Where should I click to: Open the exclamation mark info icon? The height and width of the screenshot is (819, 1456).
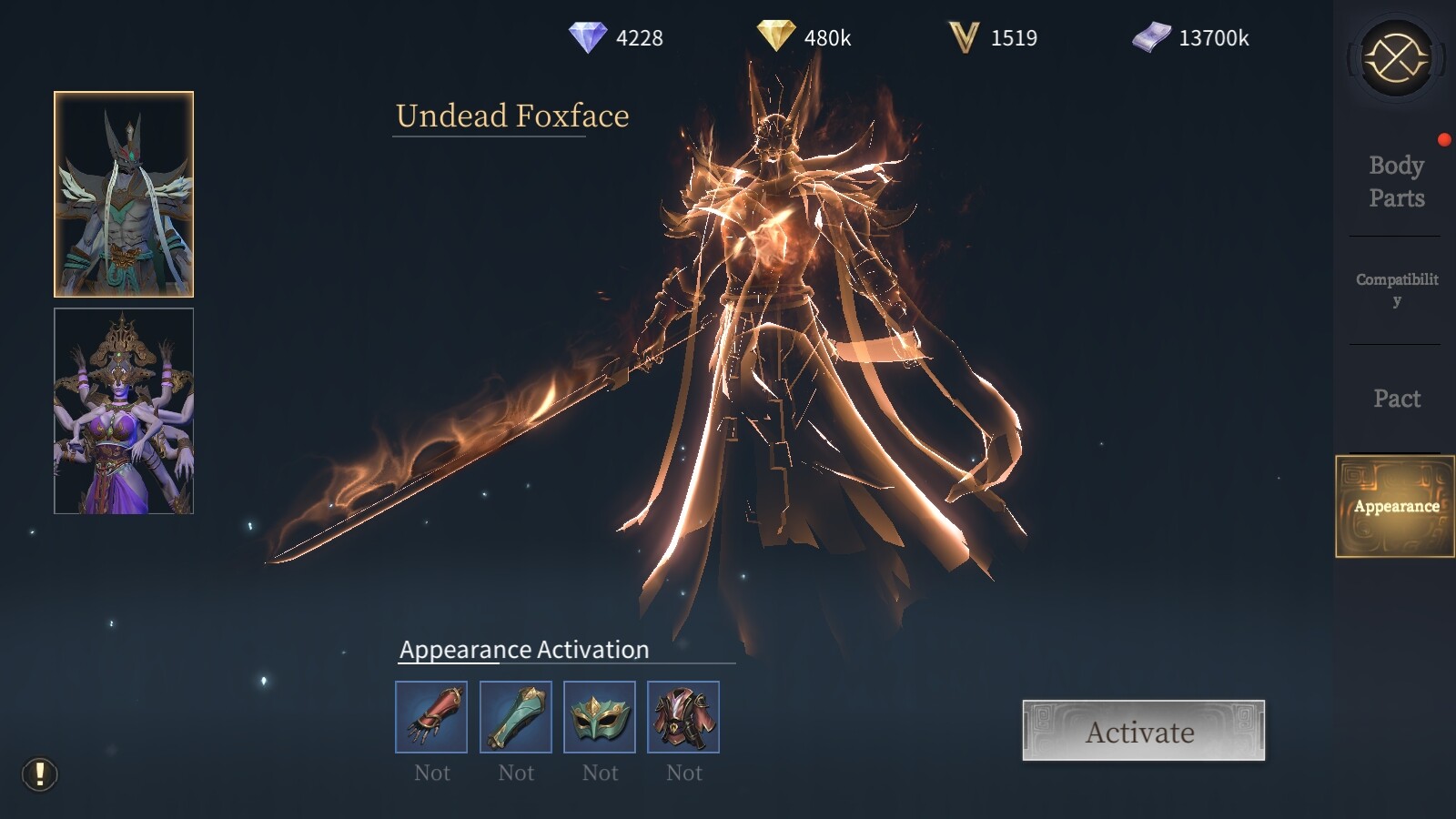(40, 774)
